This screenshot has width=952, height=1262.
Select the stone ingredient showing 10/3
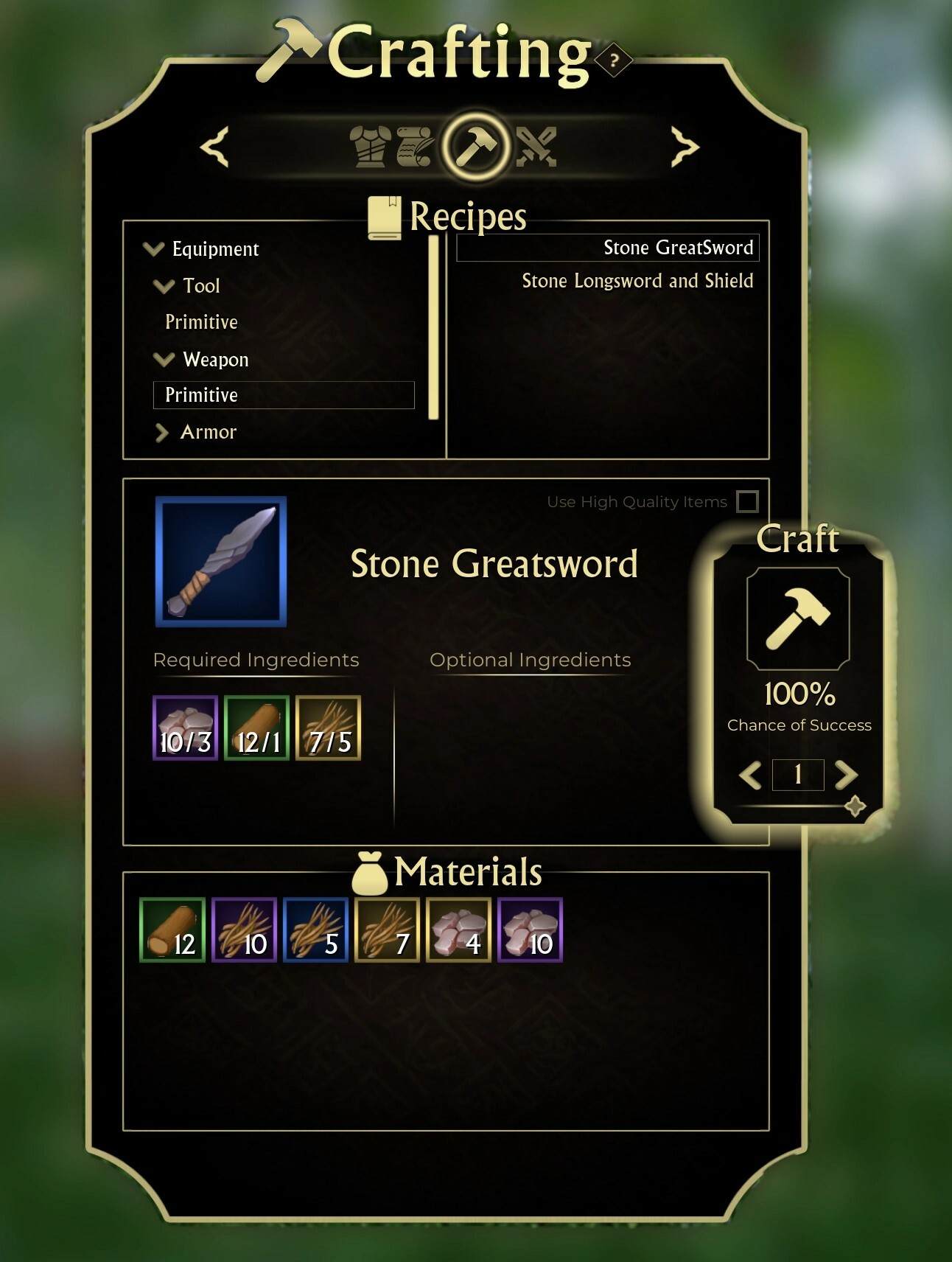[184, 728]
